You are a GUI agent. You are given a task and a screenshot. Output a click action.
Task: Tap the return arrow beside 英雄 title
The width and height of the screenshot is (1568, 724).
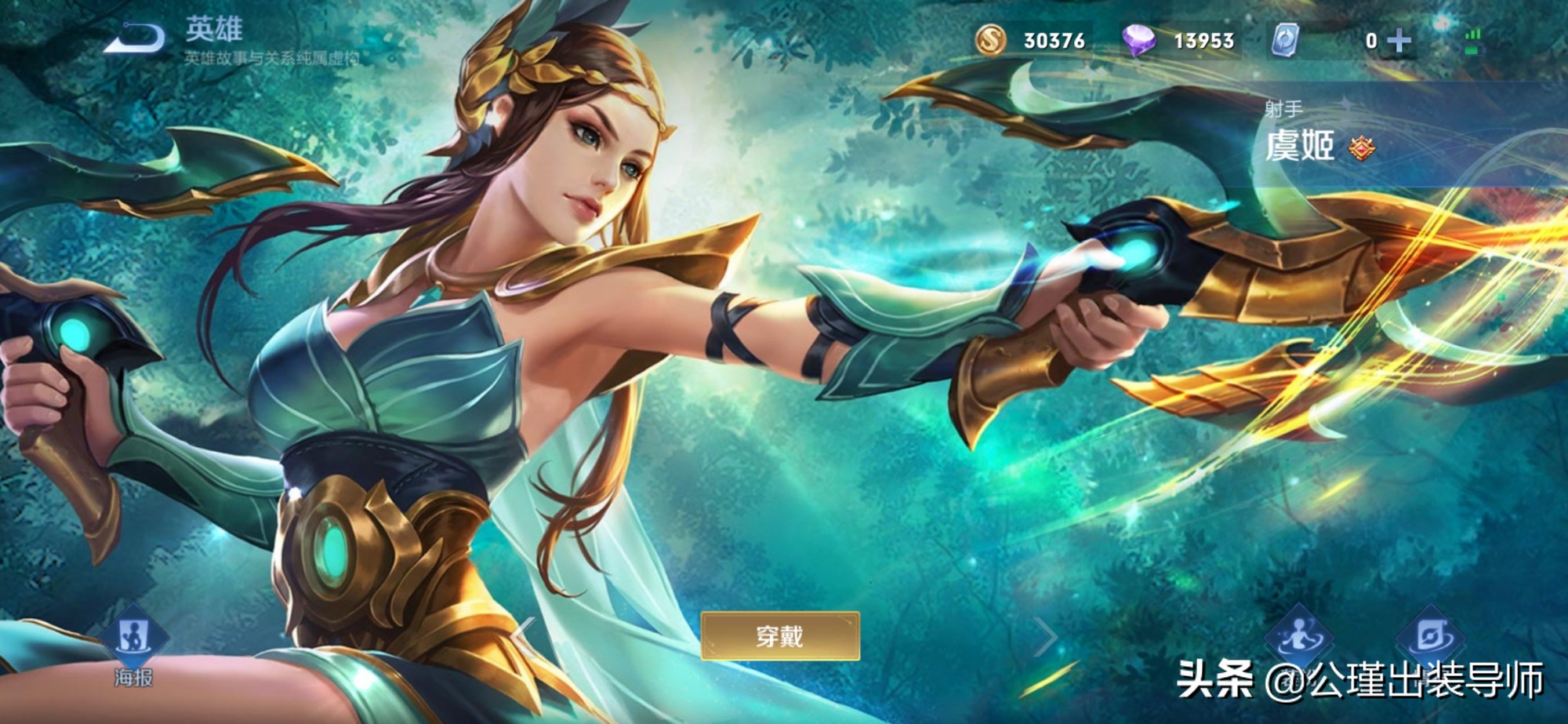tap(133, 35)
